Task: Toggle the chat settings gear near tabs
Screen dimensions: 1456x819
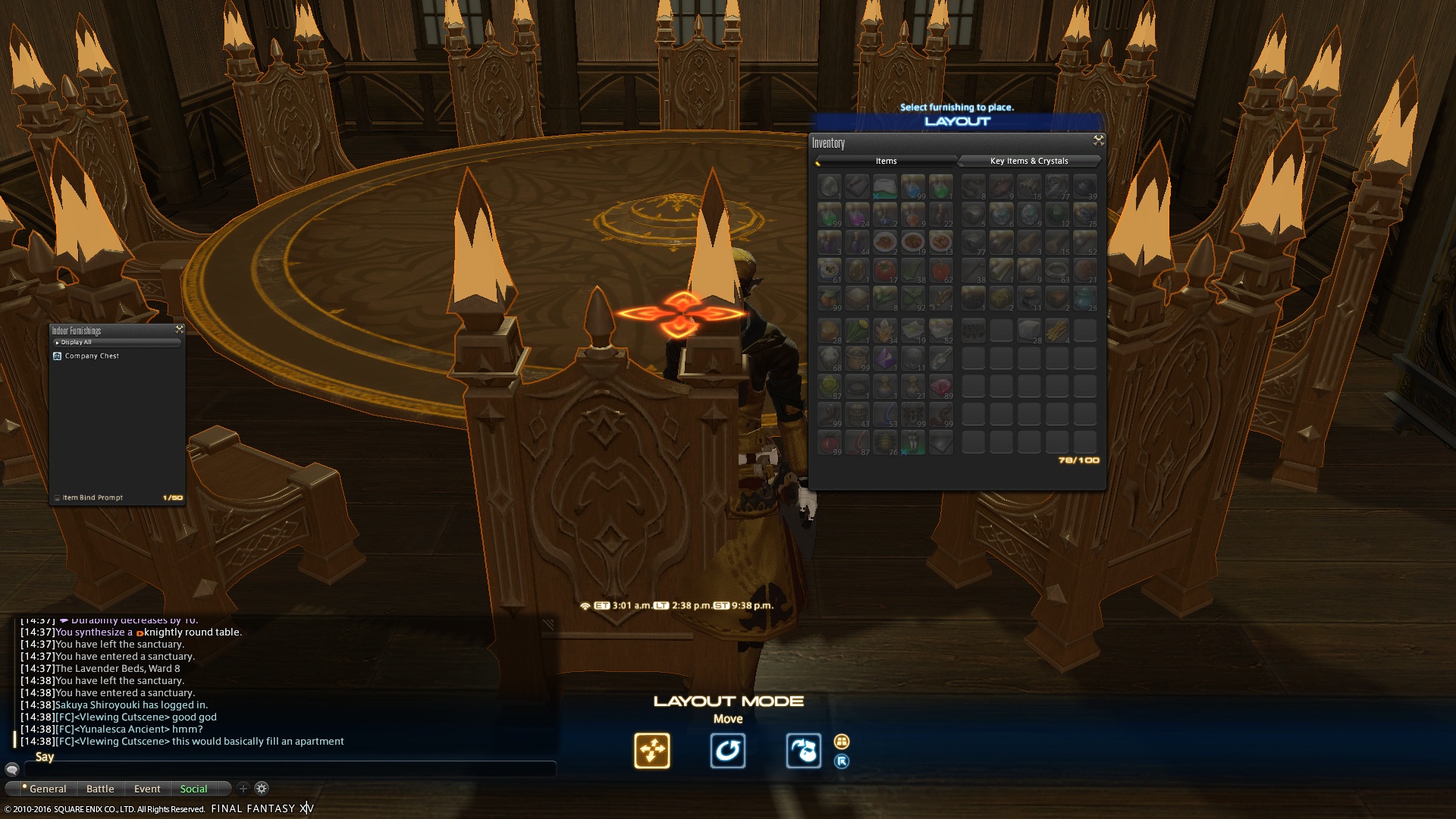Action: [261, 789]
